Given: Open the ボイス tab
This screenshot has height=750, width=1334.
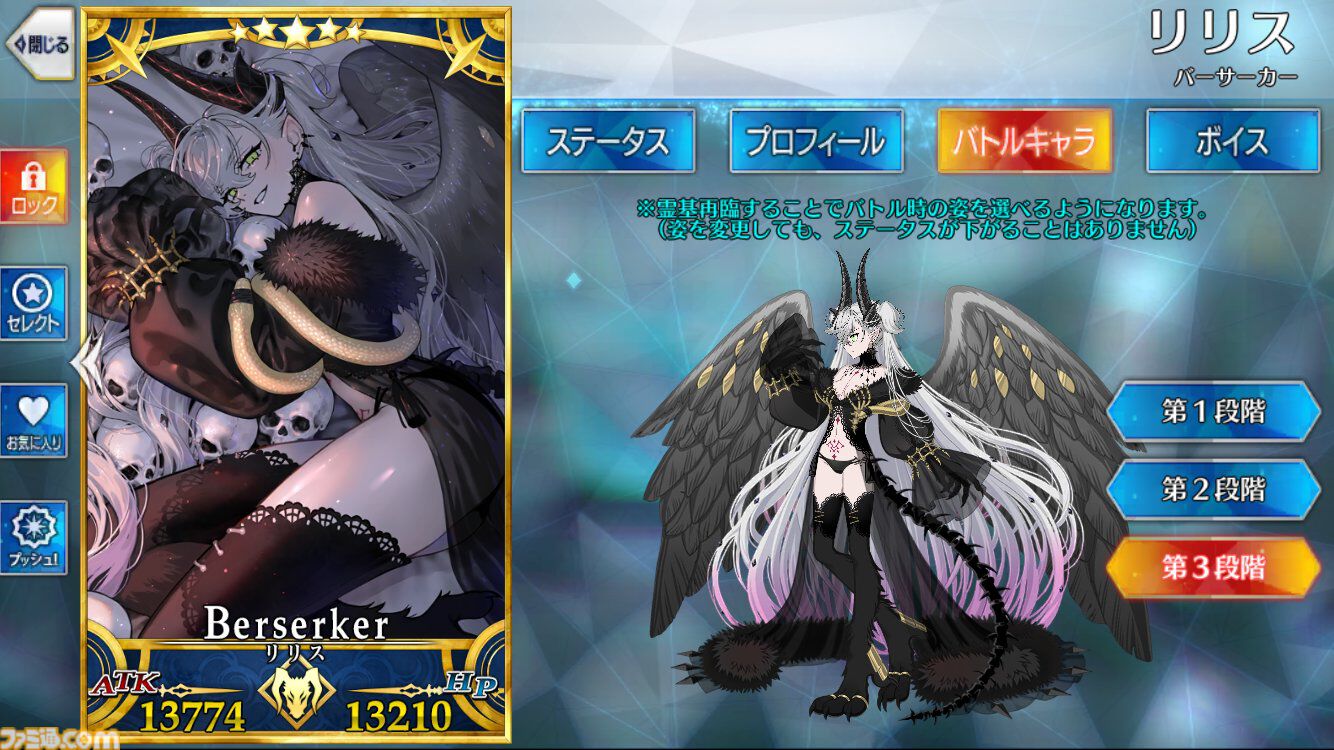Looking at the screenshot, I should pyautogui.click(x=1231, y=140).
